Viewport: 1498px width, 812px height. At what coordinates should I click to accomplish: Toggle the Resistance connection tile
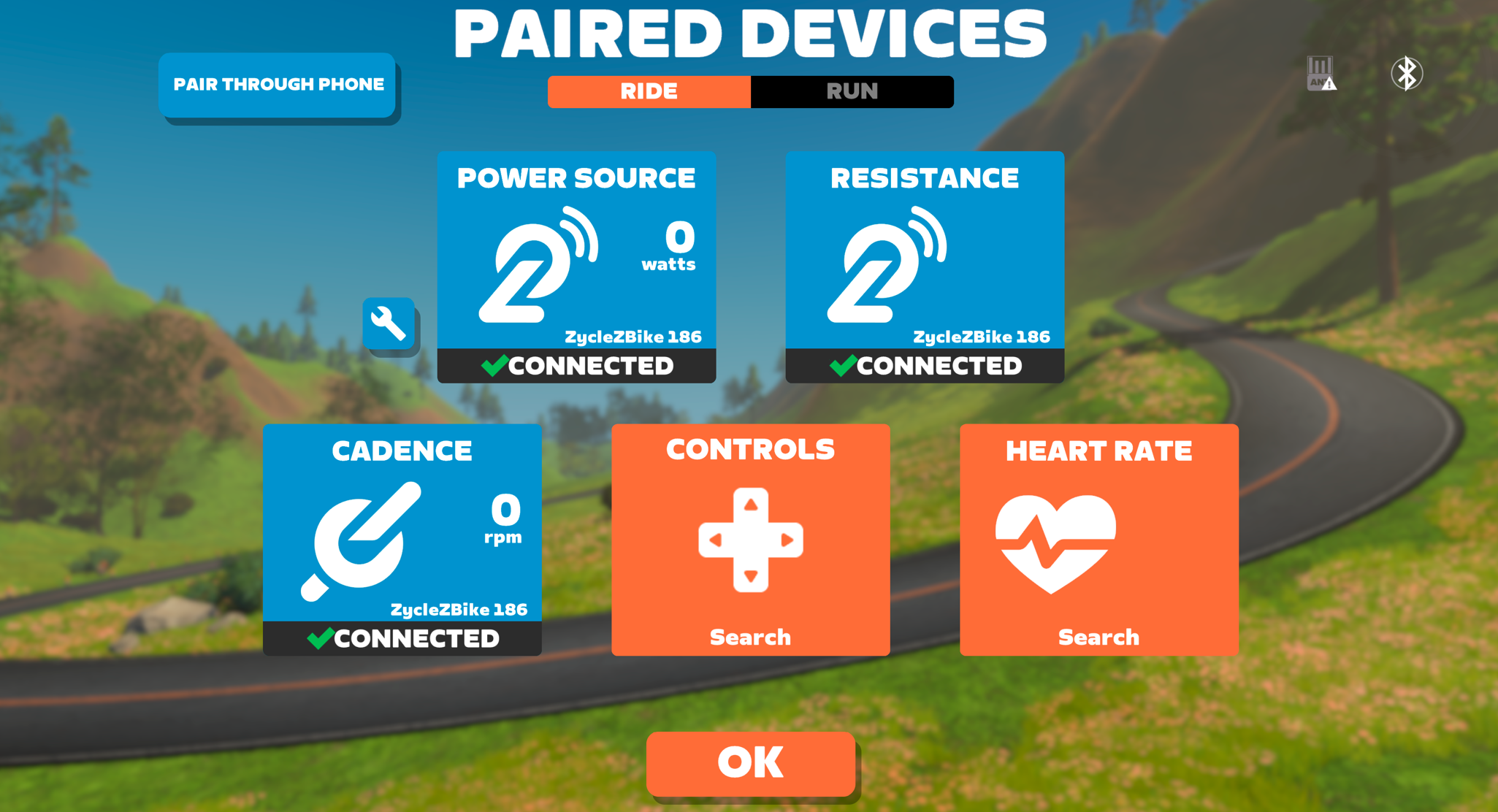[925, 267]
